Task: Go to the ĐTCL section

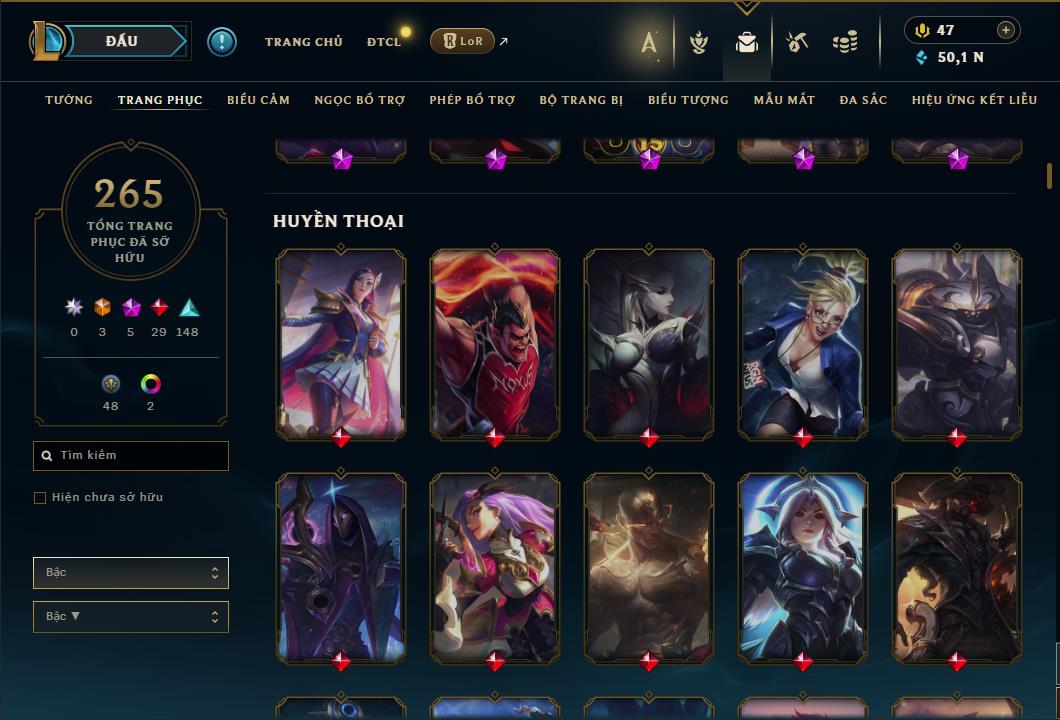Action: pos(383,42)
